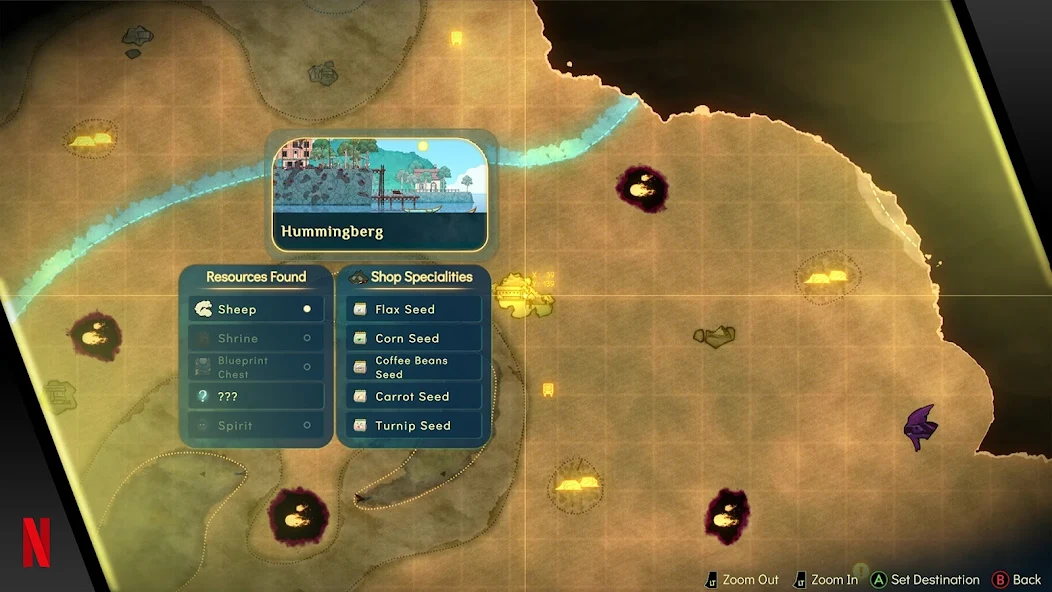Image resolution: width=1052 pixels, height=592 pixels.
Task: Click the Netflix logo
Action: (x=36, y=543)
